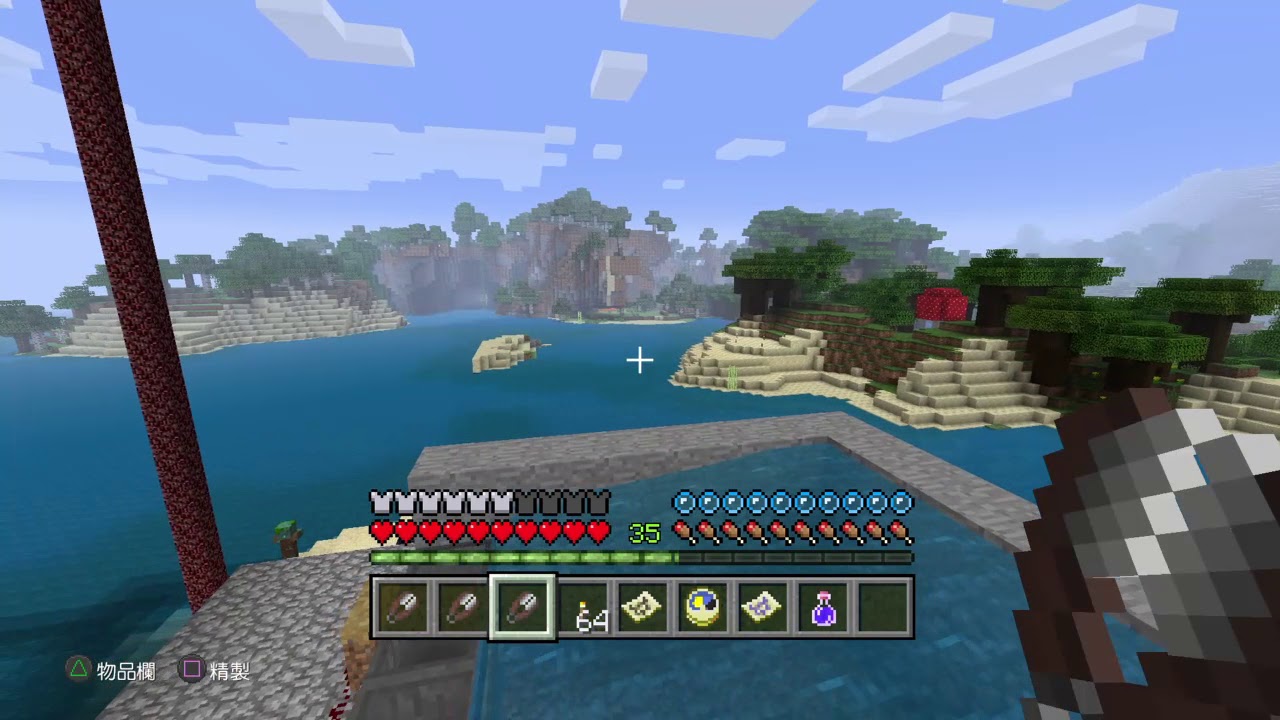Click the last drumstick in the hunger bar

coord(899,532)
